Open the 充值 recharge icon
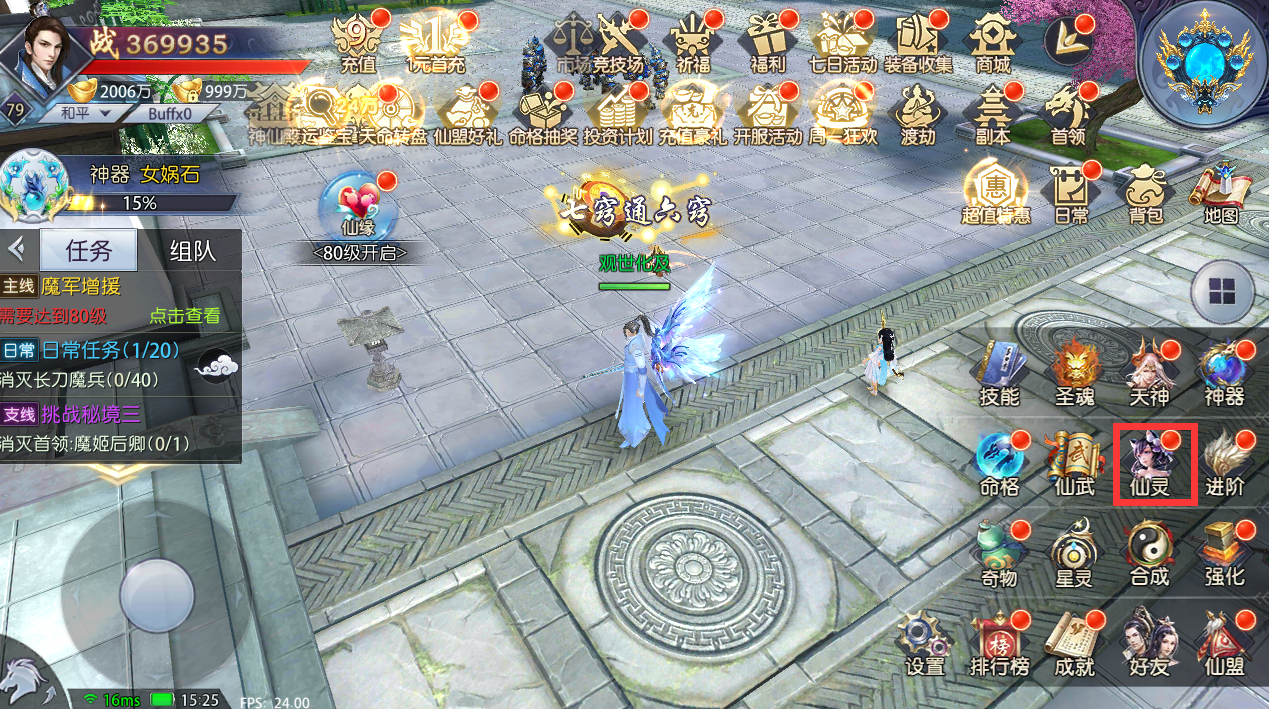 tap(357, 43)
